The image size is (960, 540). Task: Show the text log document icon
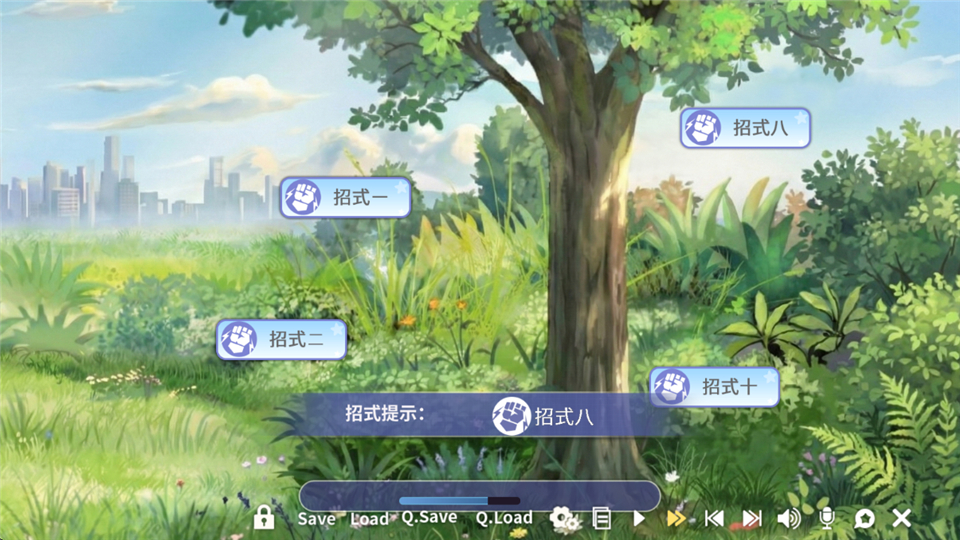(601, 518)
